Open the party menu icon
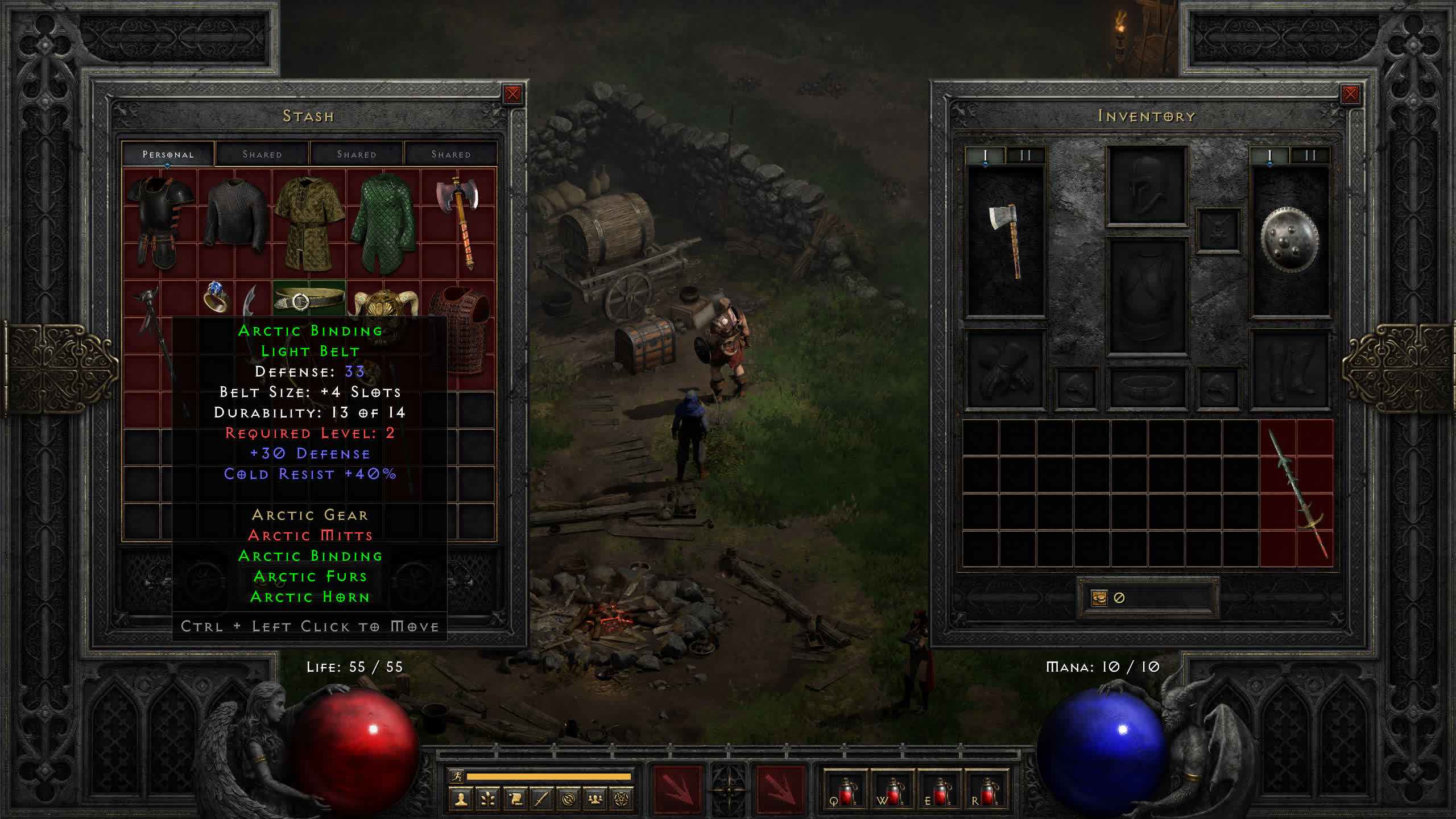The width and height of the screenshot is (1456, 819). point(595,800)
